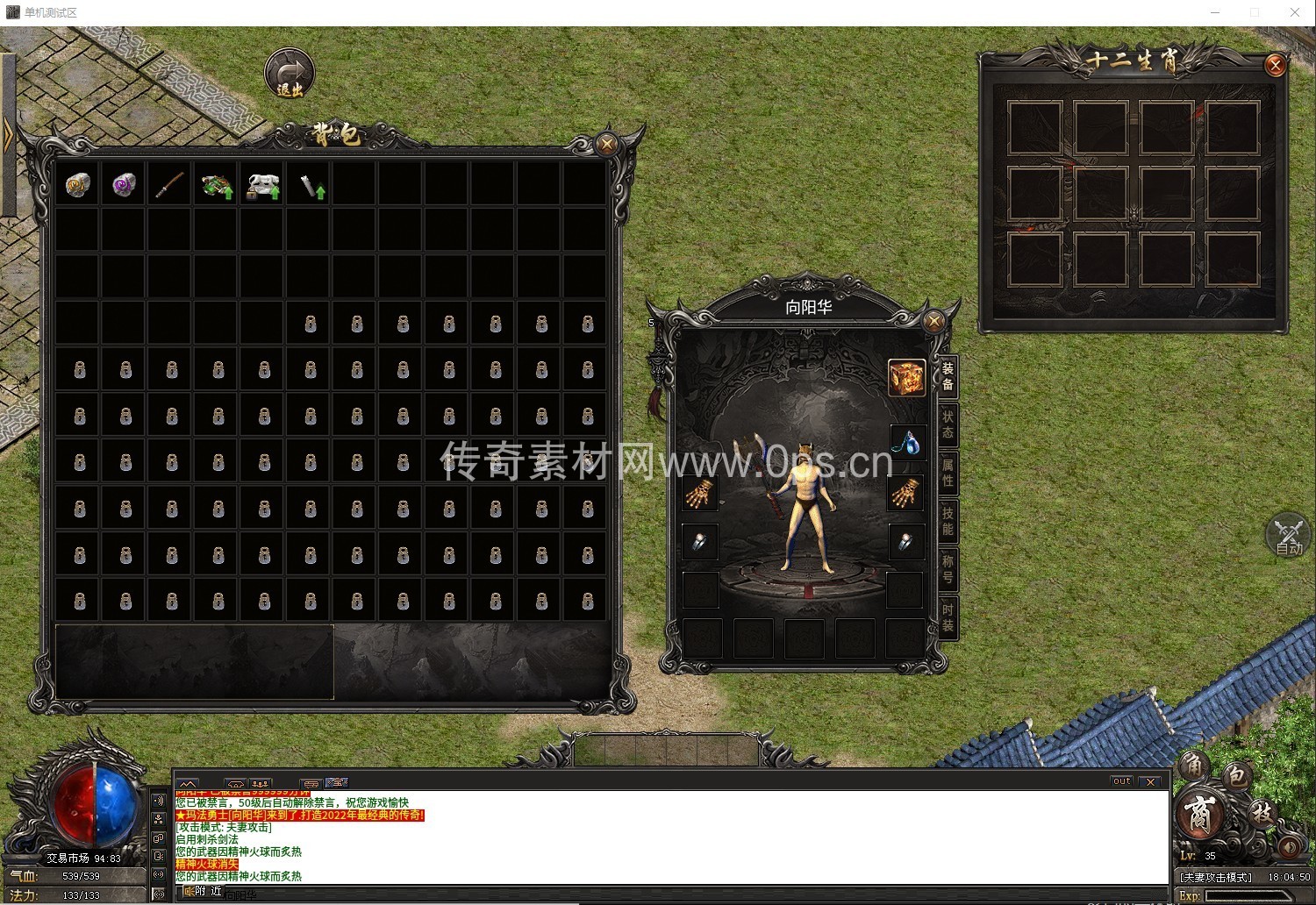Switch to the 称号 titles tab
The height and width of the screenshot is (905, 1316).
click(948, 569)
